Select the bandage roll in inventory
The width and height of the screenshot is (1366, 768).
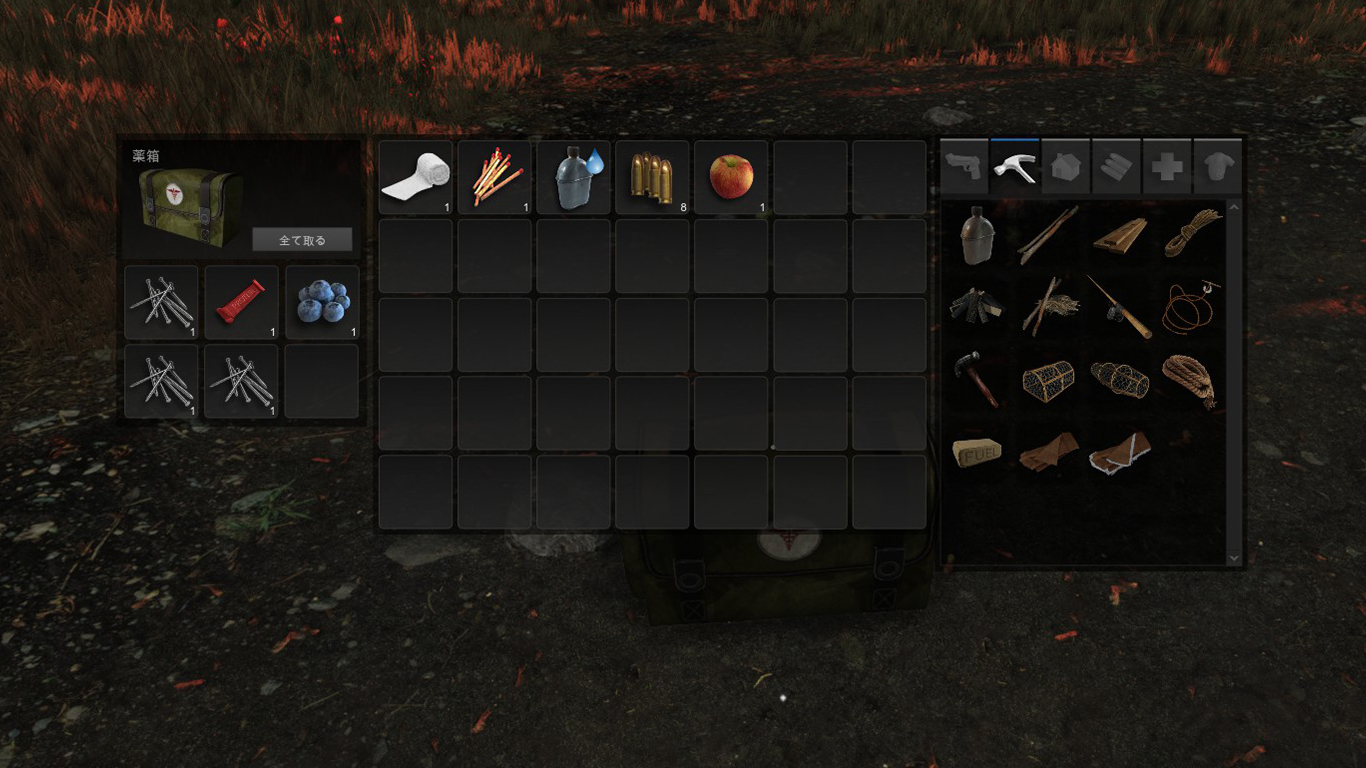pos(415,177)
